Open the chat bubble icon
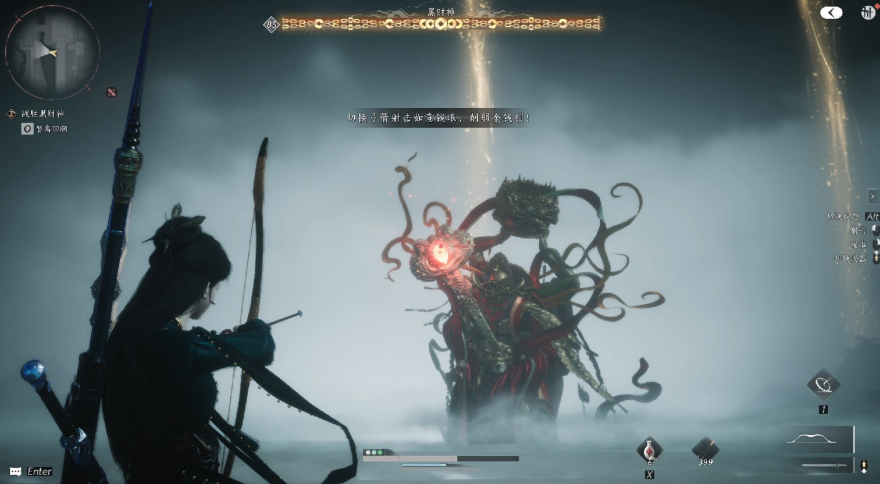 15,471
